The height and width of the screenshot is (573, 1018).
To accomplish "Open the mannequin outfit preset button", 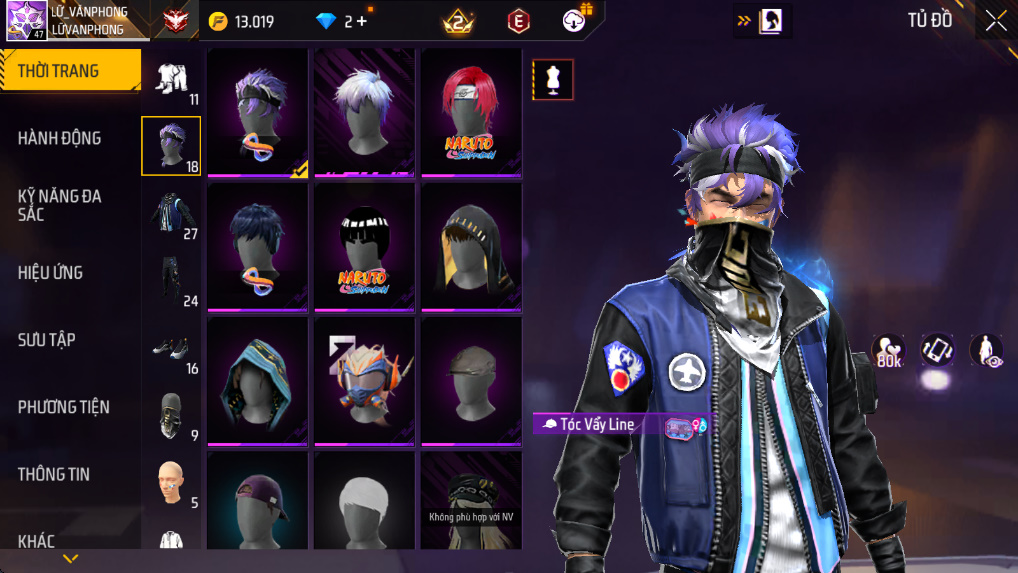I will [552, 80].
